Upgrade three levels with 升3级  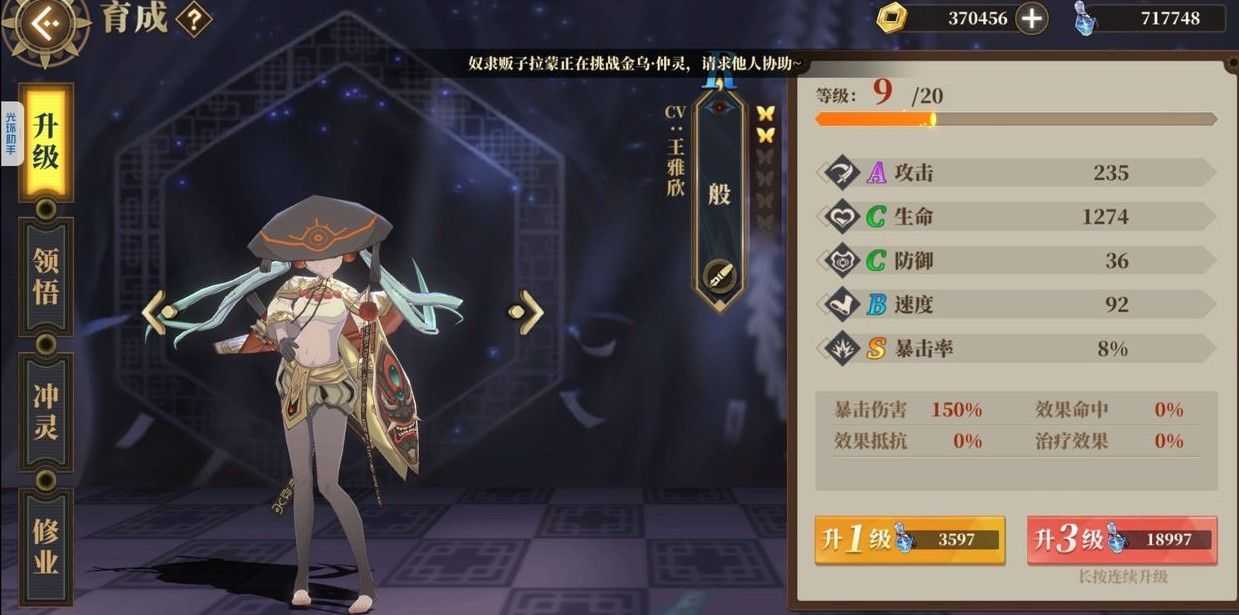click(x=1121, y=540)
